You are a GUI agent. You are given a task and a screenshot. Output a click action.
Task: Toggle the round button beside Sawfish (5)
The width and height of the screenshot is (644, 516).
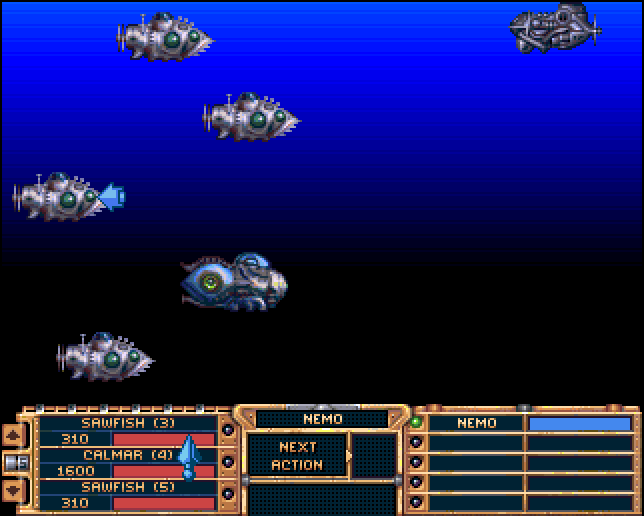(x=228, y=493)
